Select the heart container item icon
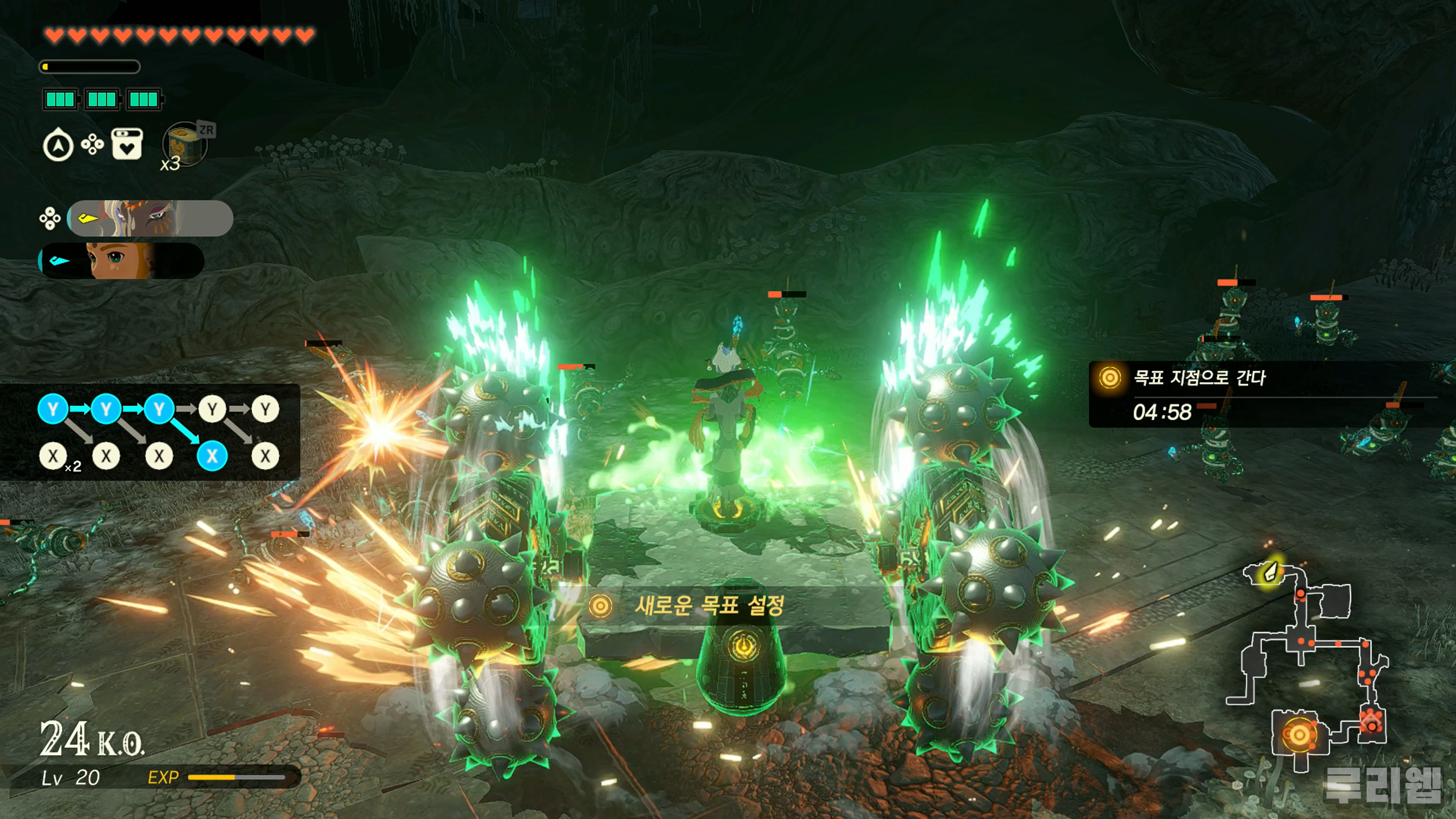1456x819 pixels. (x=127, y=145)
